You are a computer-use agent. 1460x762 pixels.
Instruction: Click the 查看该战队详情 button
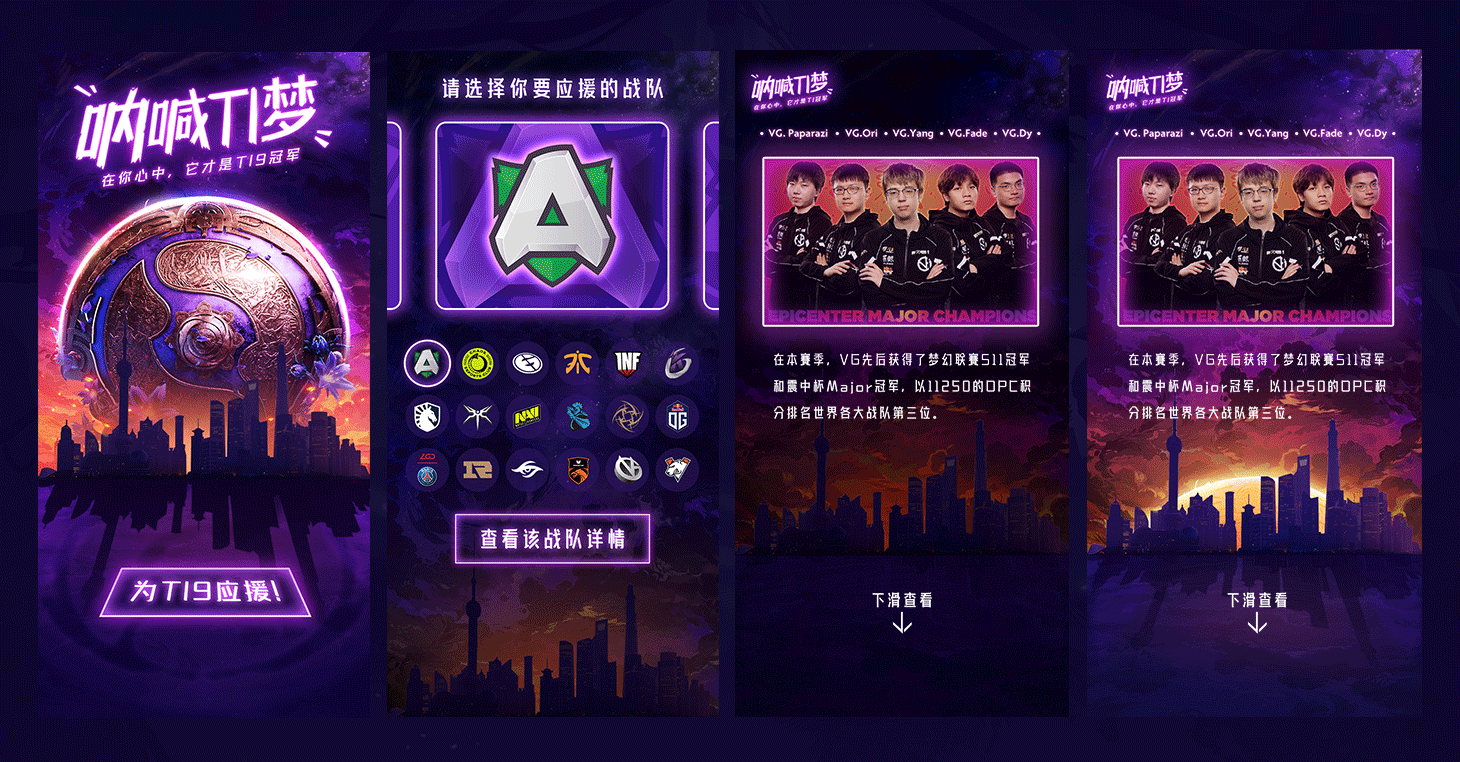tap(552, 537)
